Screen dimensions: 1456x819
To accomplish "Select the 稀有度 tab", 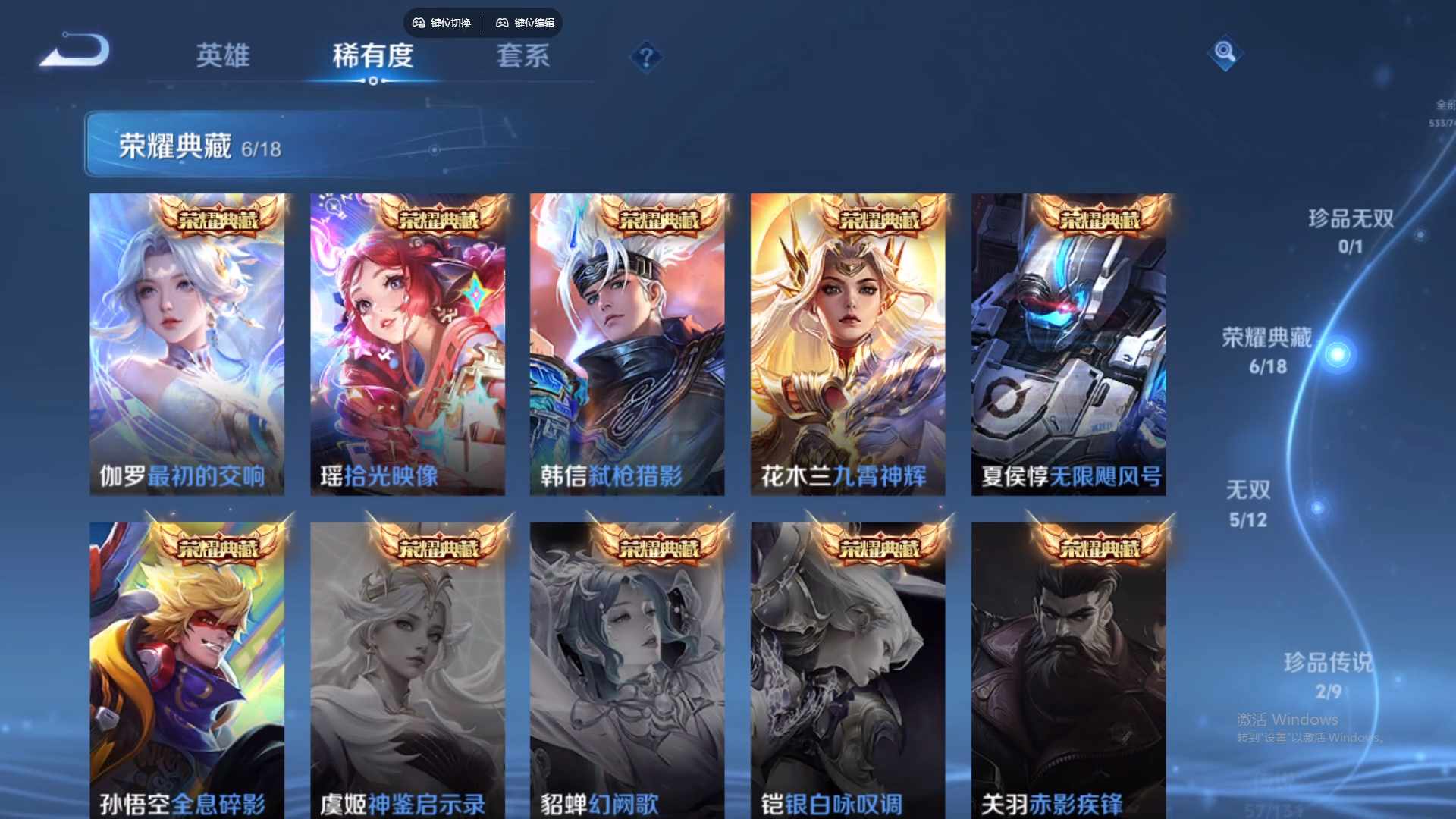I will pyautogui.click(x=372, y=57).
